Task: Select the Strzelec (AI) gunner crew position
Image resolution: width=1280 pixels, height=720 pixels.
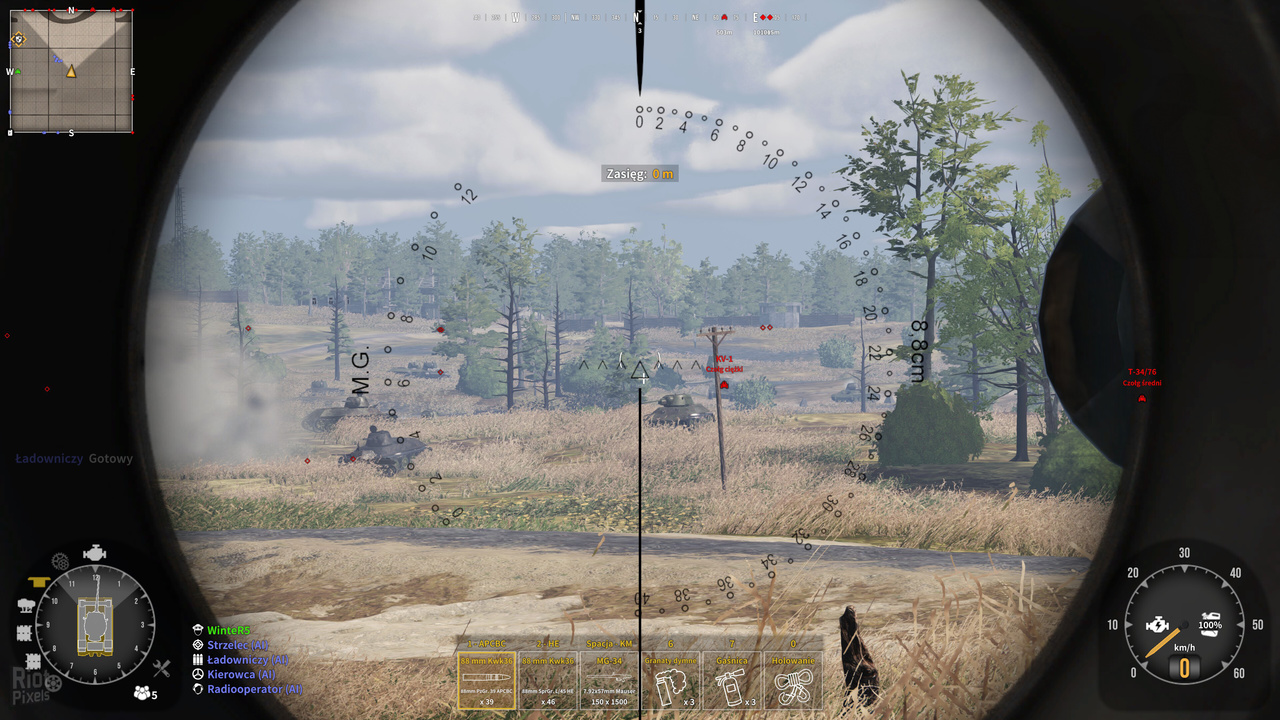Action: (x=237, y=645)
